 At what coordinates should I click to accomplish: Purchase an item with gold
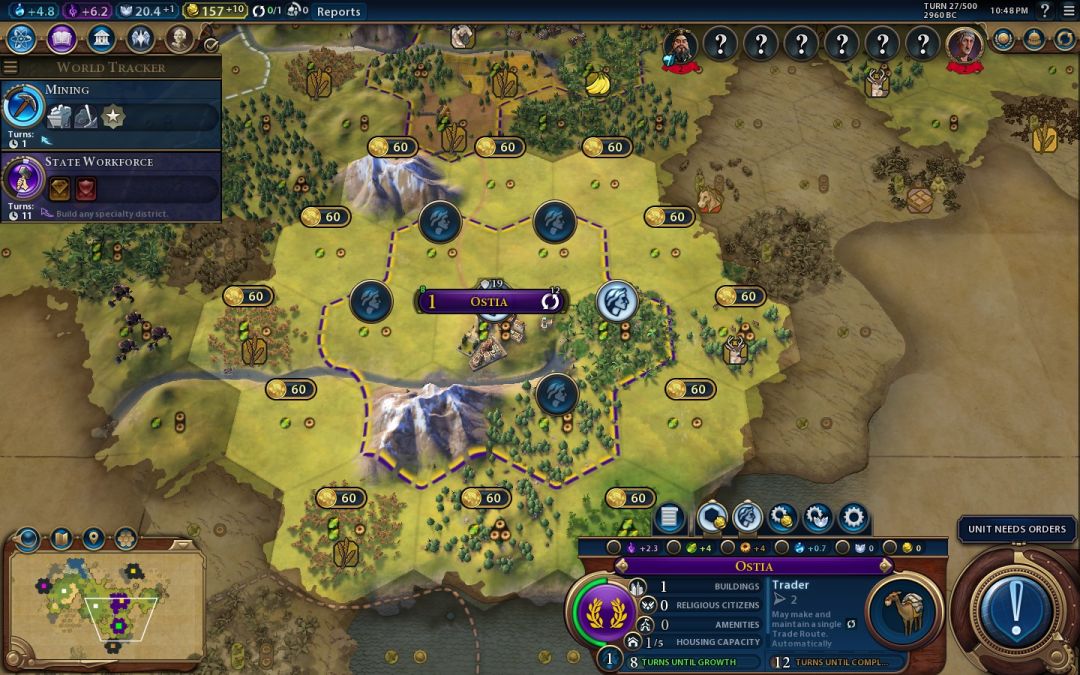[x=782, y=518]
